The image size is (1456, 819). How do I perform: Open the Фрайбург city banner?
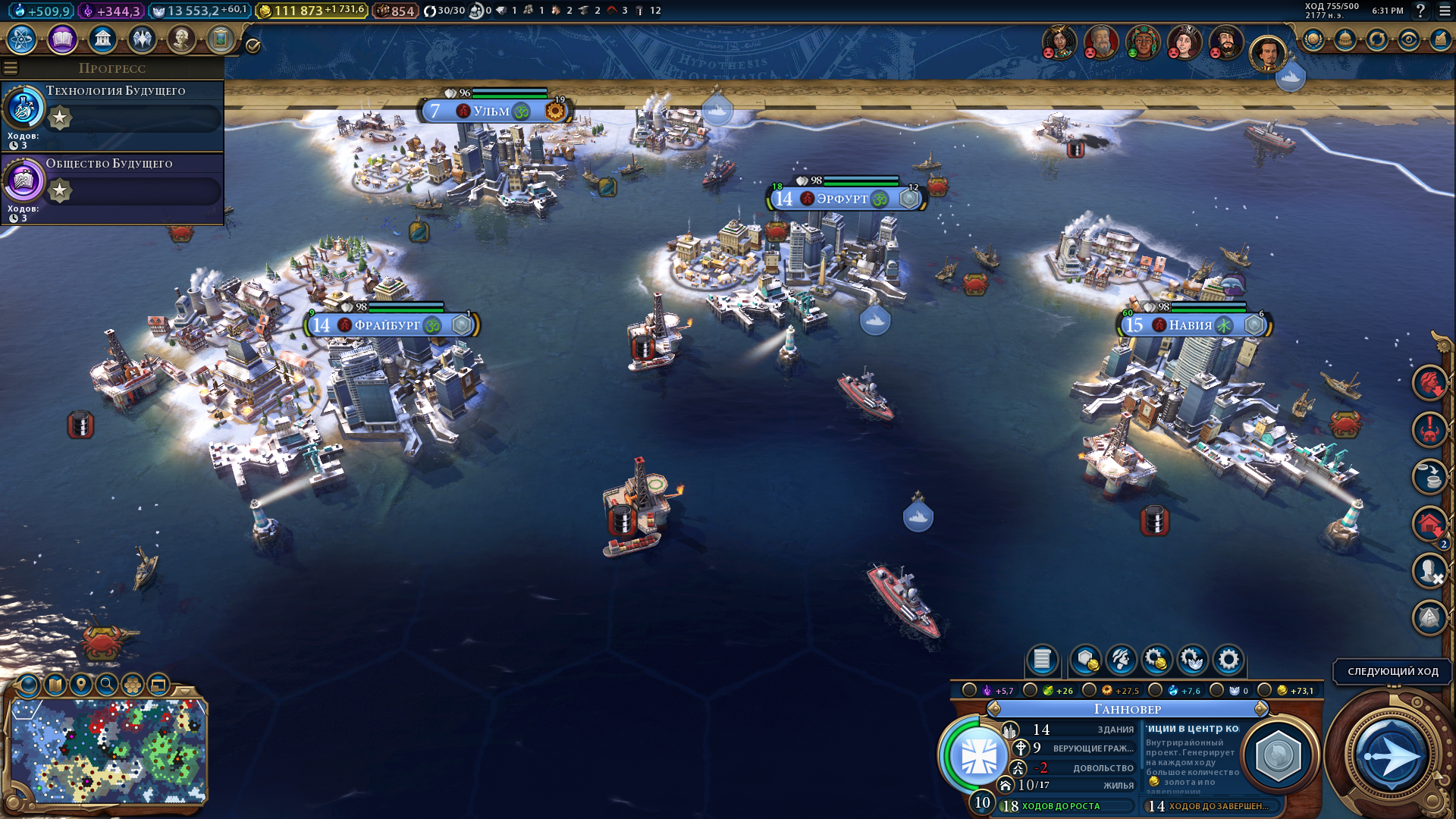pyautogui.click(x=387, y=325)
